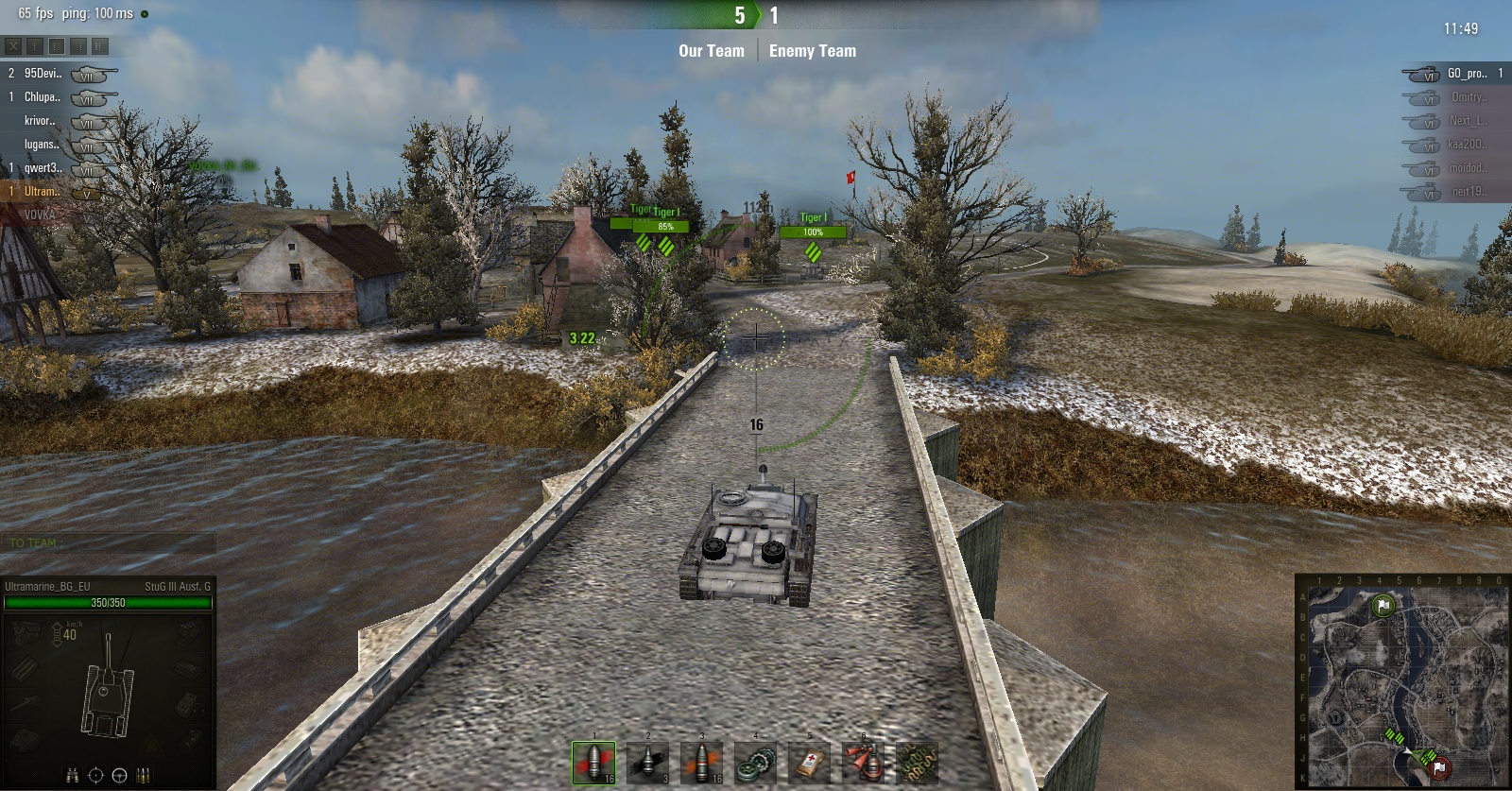This screenshot has width=1512, height=791.
Task: Use the repair kit consumable
Action: click(x=755, y=763)
